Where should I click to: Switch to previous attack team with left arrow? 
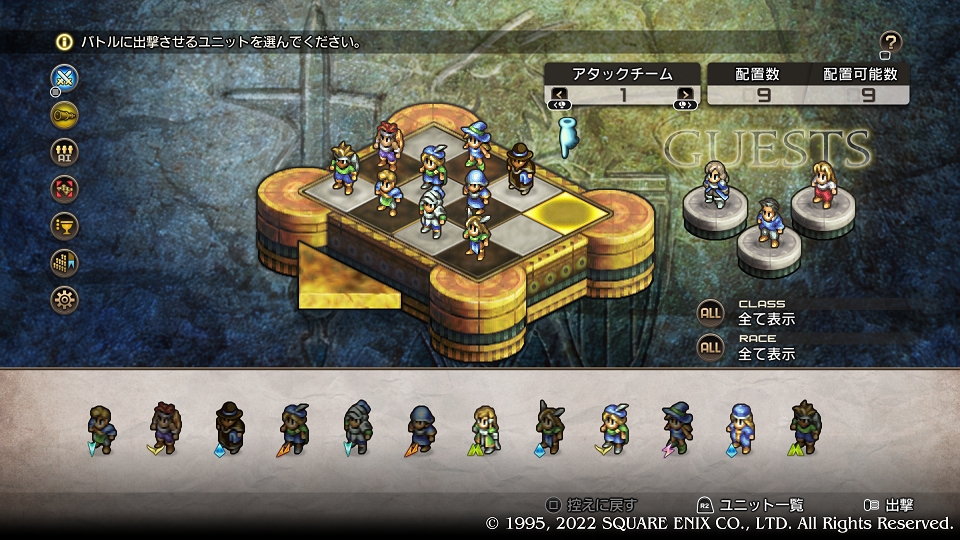click(x=558, y=95)
